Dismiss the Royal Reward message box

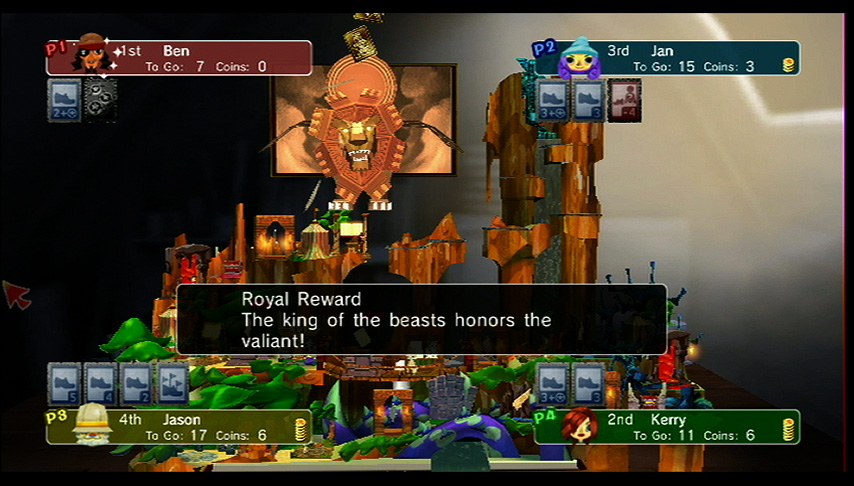pos(421,319)
